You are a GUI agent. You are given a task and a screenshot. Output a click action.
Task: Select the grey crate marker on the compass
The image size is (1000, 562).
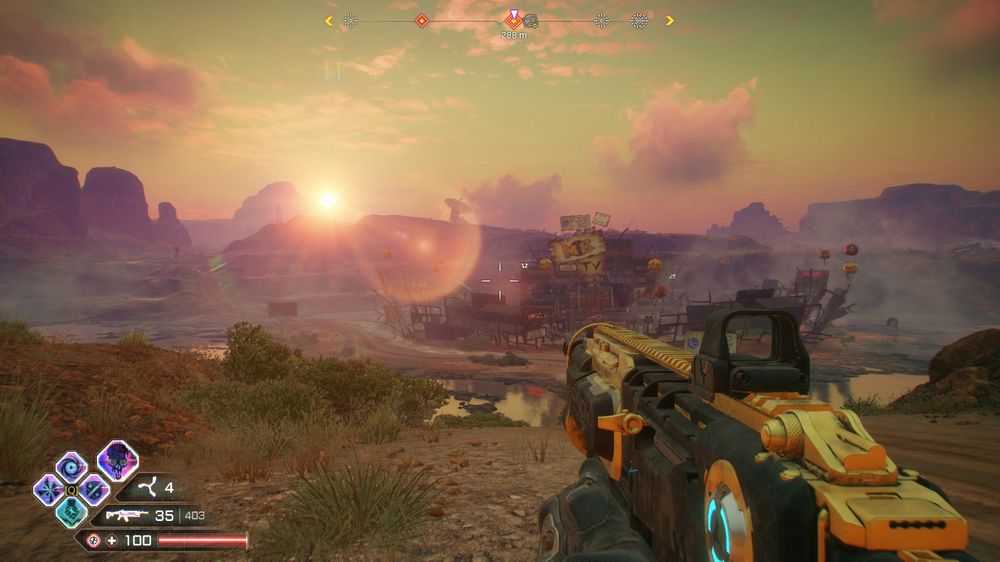(531, 20)
